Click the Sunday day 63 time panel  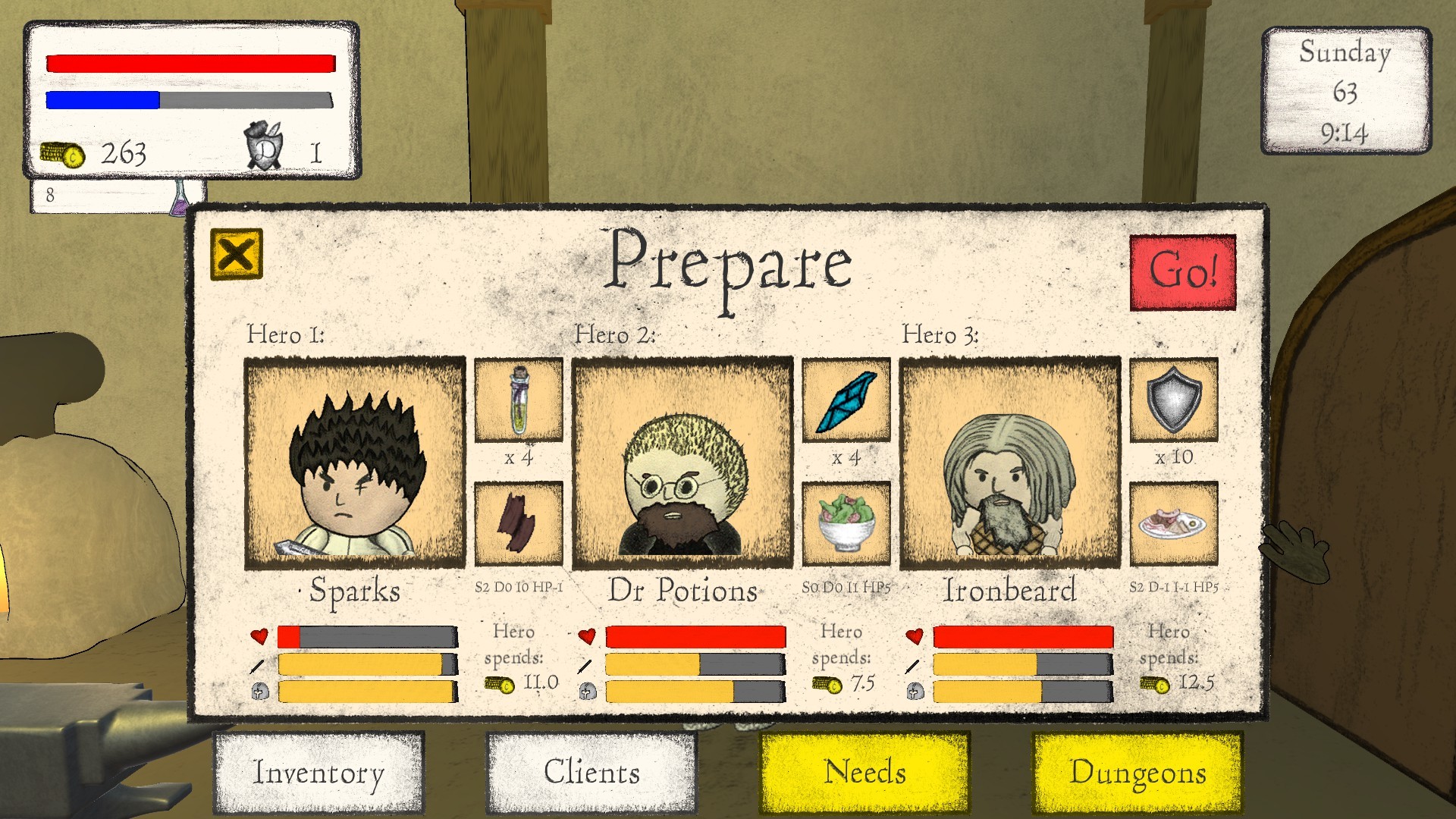1345,89
